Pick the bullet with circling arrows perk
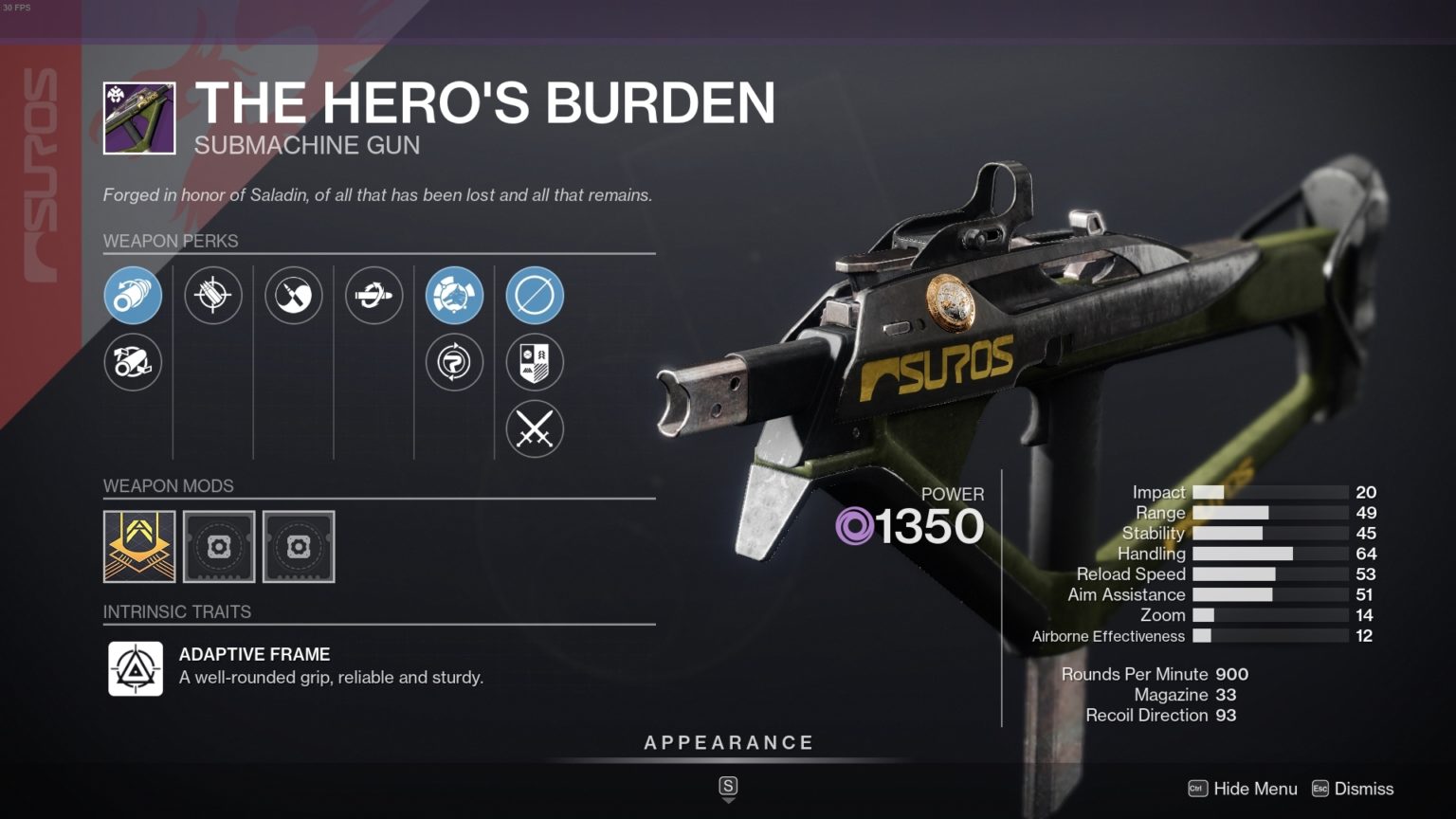Viewport: 1456px width, 819px height. tap(373, 295)
